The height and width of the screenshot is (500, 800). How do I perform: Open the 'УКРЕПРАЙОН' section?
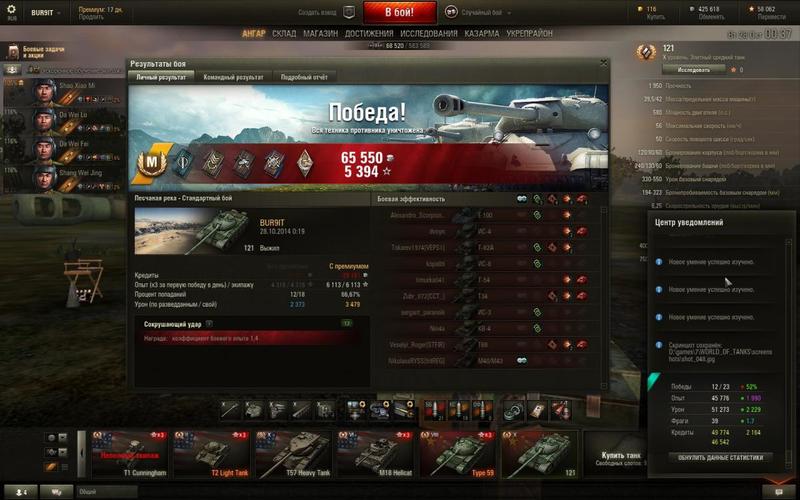530,33
